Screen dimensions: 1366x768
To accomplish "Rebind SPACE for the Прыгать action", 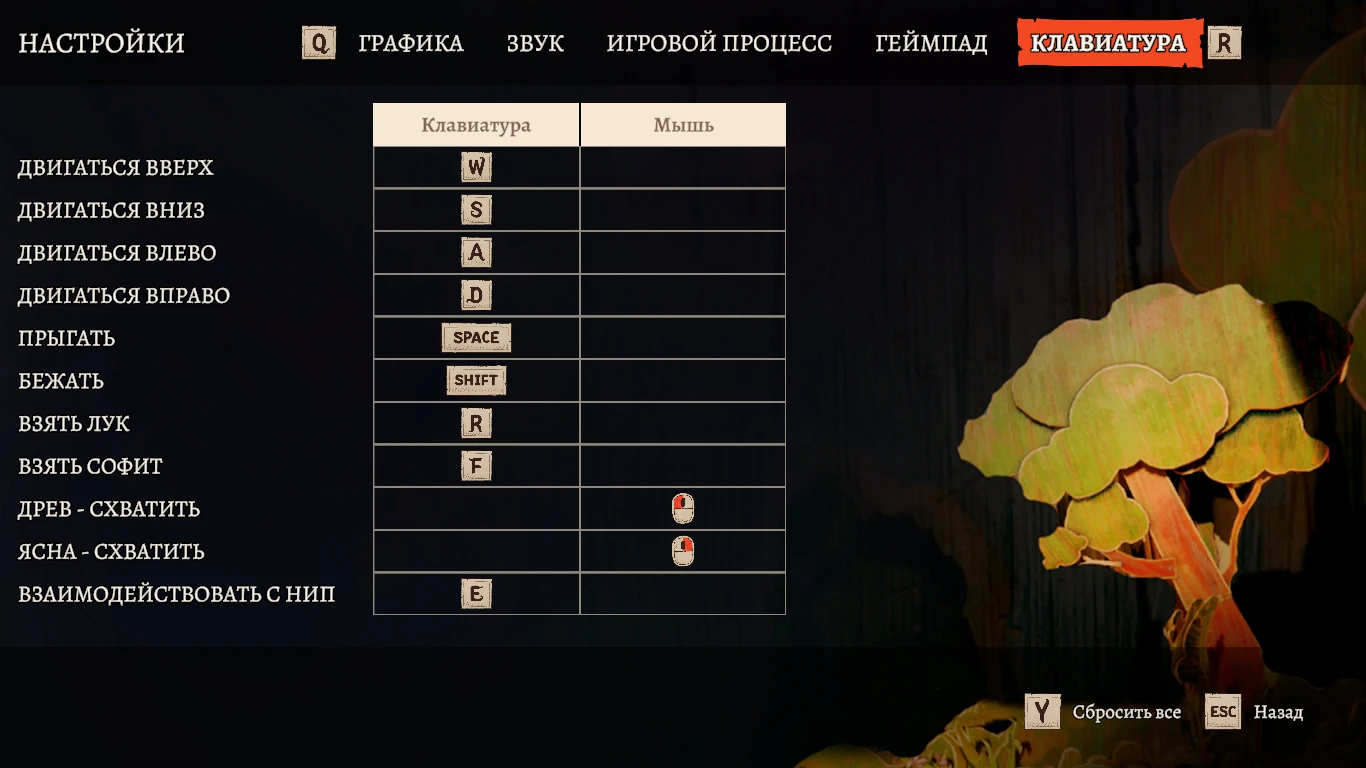I will 475,337.
